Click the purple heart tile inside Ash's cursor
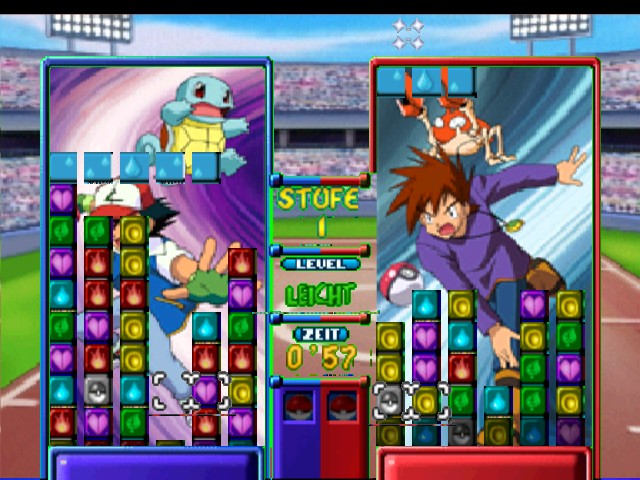This screenshot has height=480, width=640. coord(206,390)
